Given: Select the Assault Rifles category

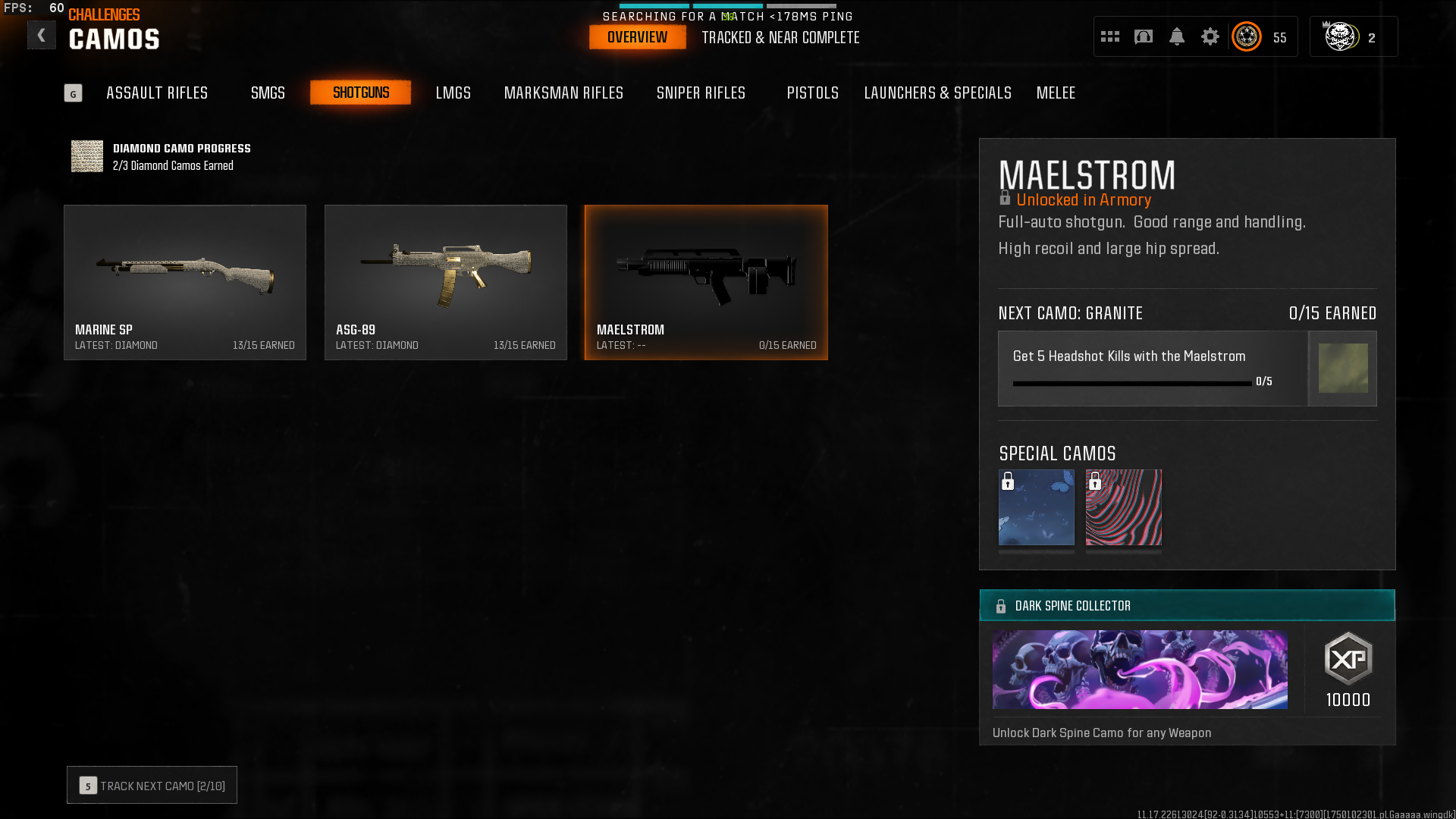Looking at the screenshot, I should coord(157,93).
